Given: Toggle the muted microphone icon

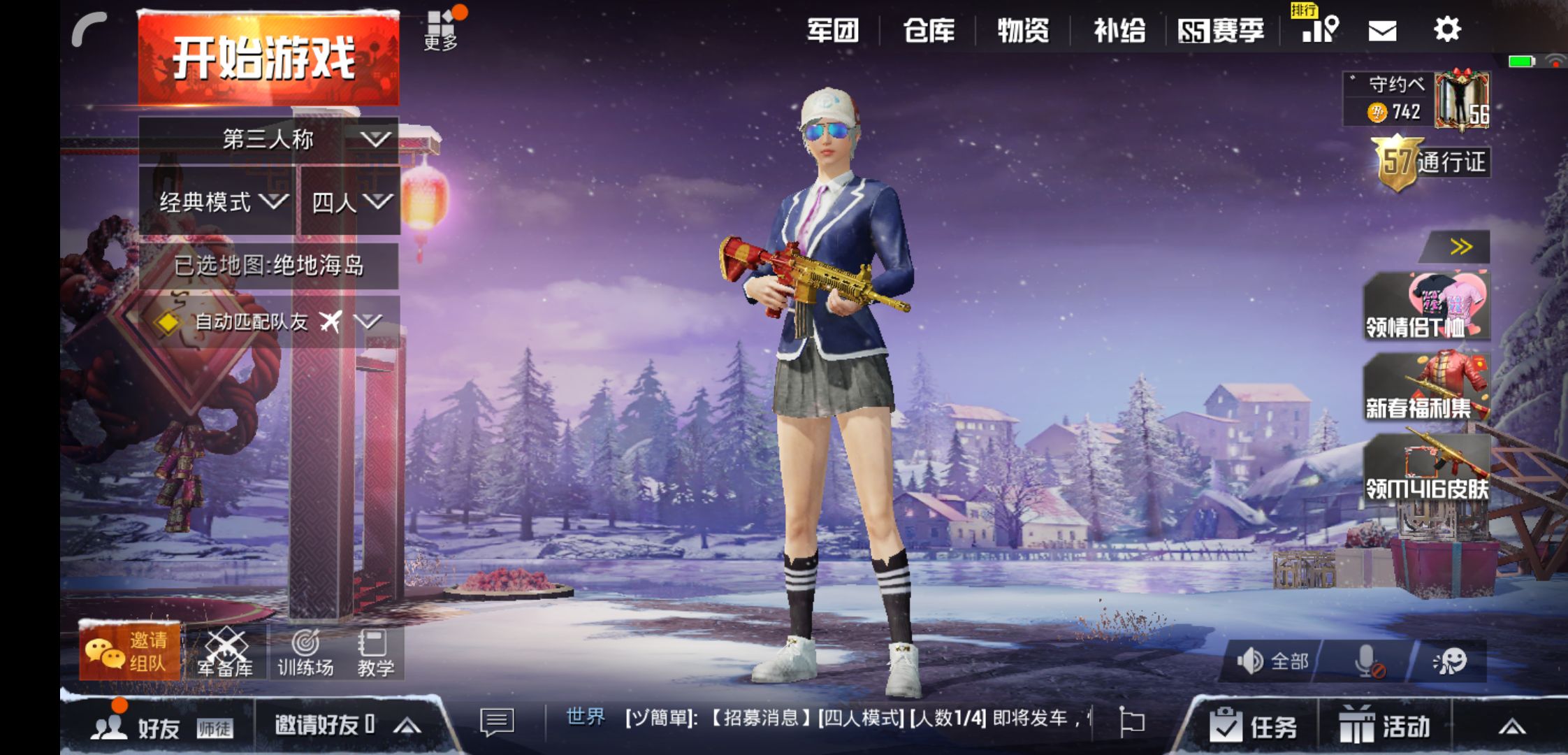Looking at the screenshot, I should 1367,661.
